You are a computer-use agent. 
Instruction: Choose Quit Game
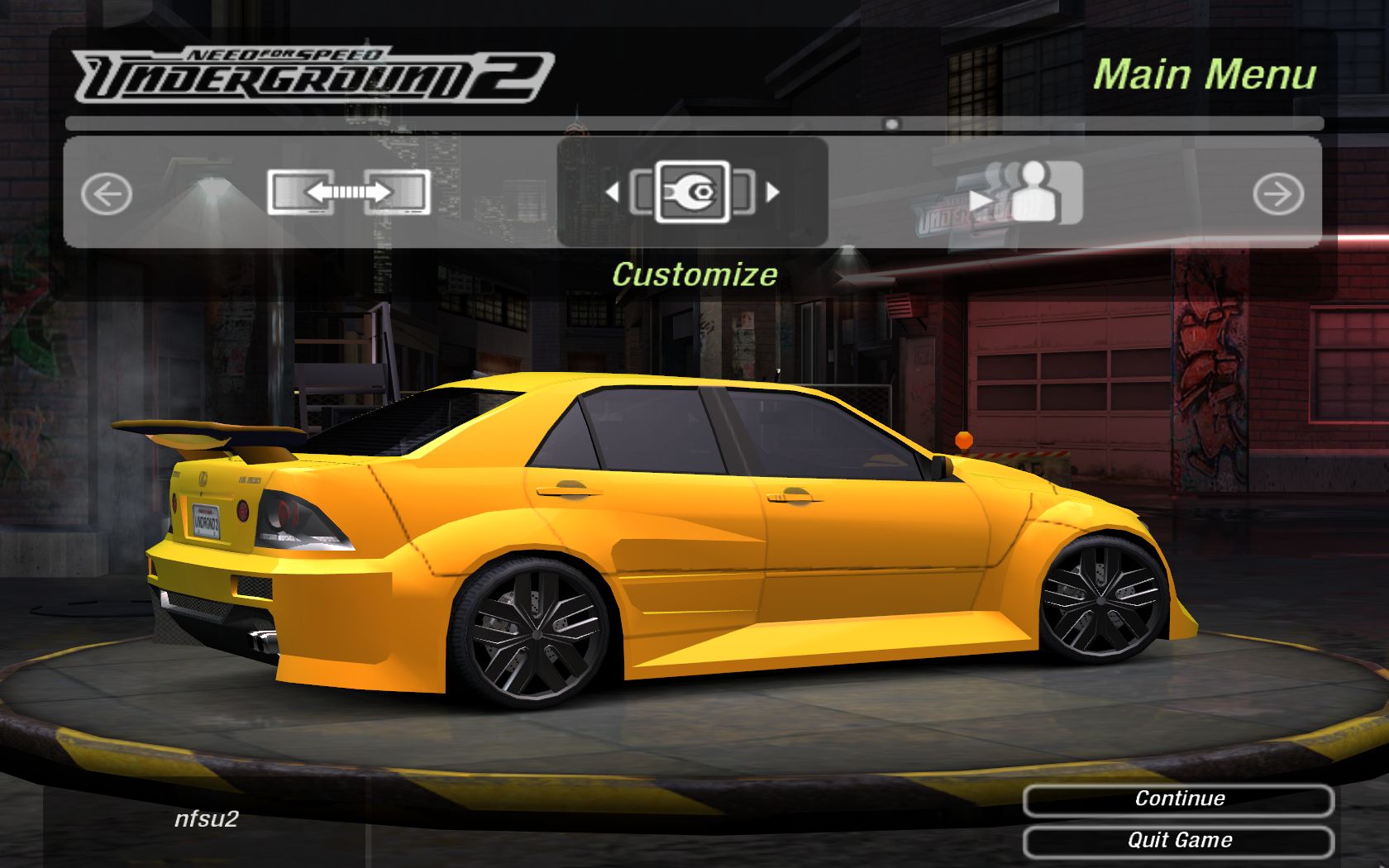(x=1178, y=841)
